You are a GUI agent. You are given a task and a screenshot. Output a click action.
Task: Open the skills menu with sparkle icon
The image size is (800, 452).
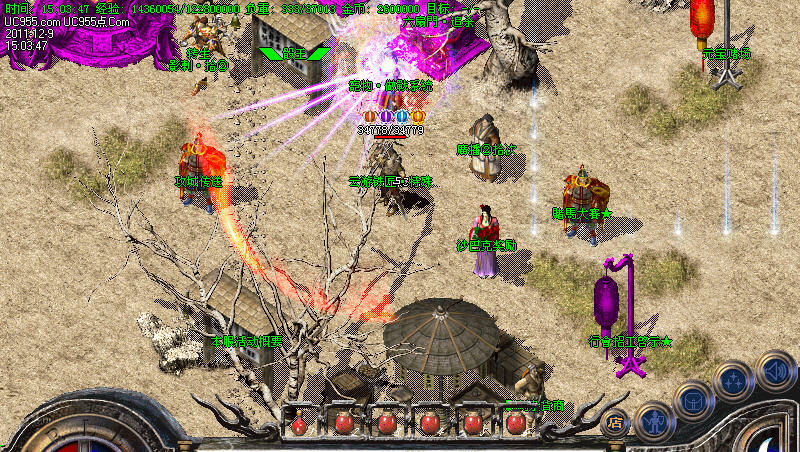coord(735,381)
